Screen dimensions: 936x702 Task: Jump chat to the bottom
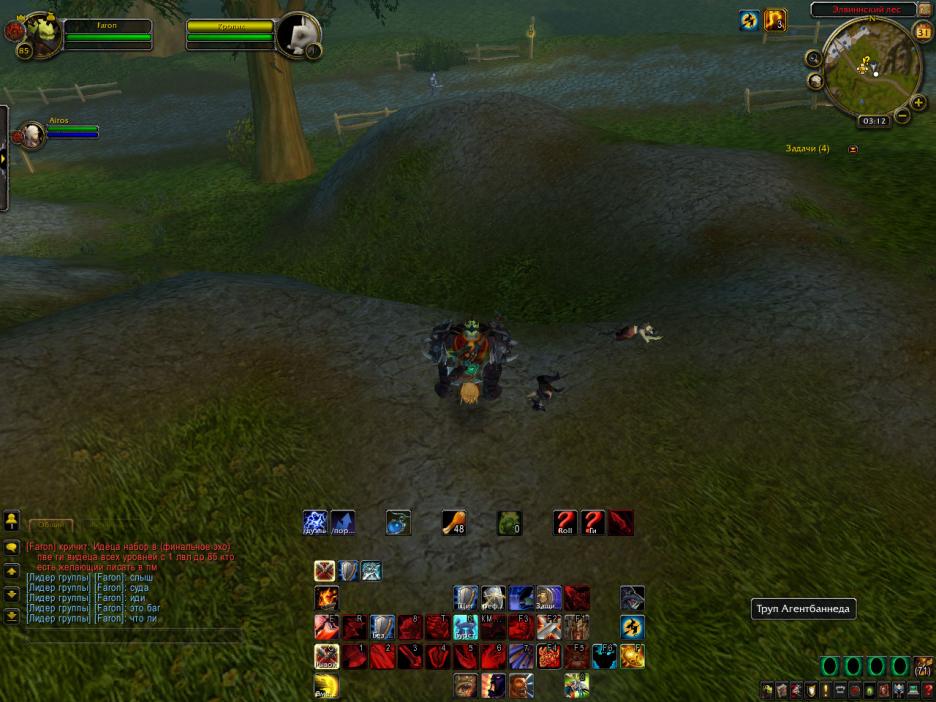pyautogui.click(x=12, y=616)
